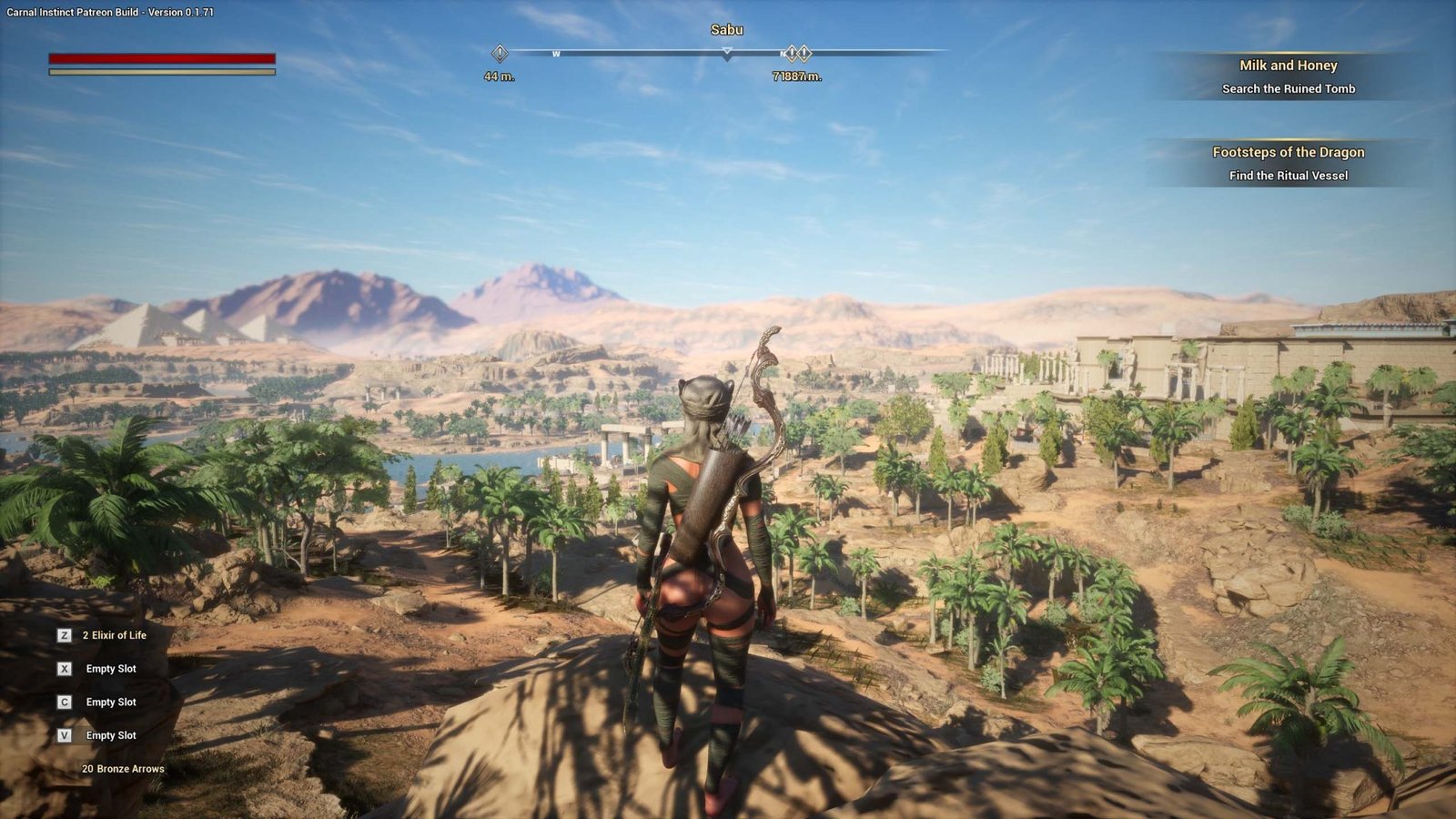
Task: Click the compass marker showing 71887 m
Action: pyautogui.click(x=797, y=54)
